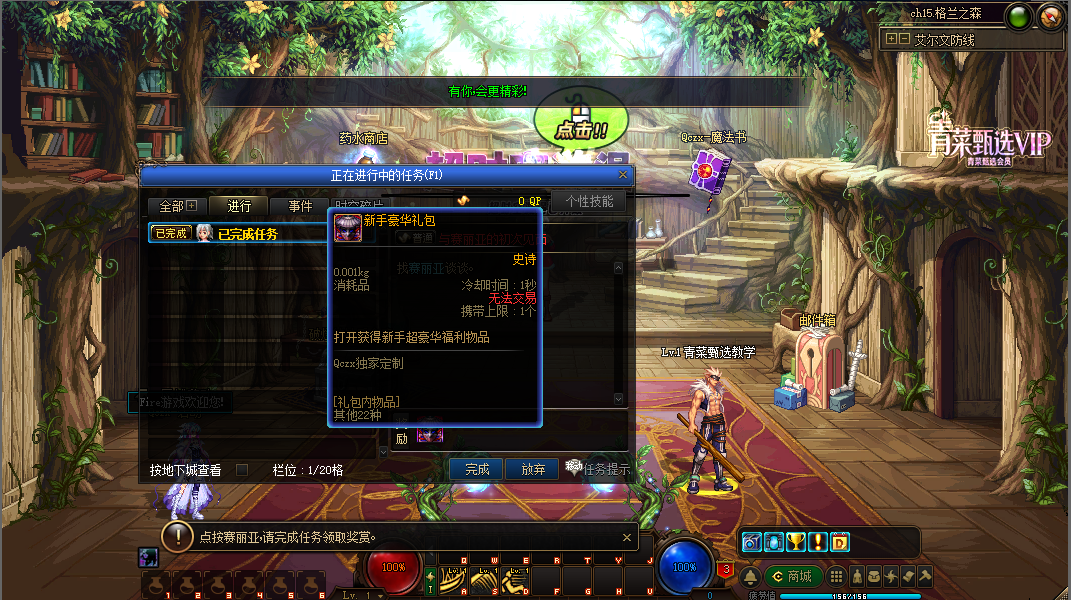This screenshot has height=600, width=1071.
Task: Open the 商城 shop
Action: point(795,576)
